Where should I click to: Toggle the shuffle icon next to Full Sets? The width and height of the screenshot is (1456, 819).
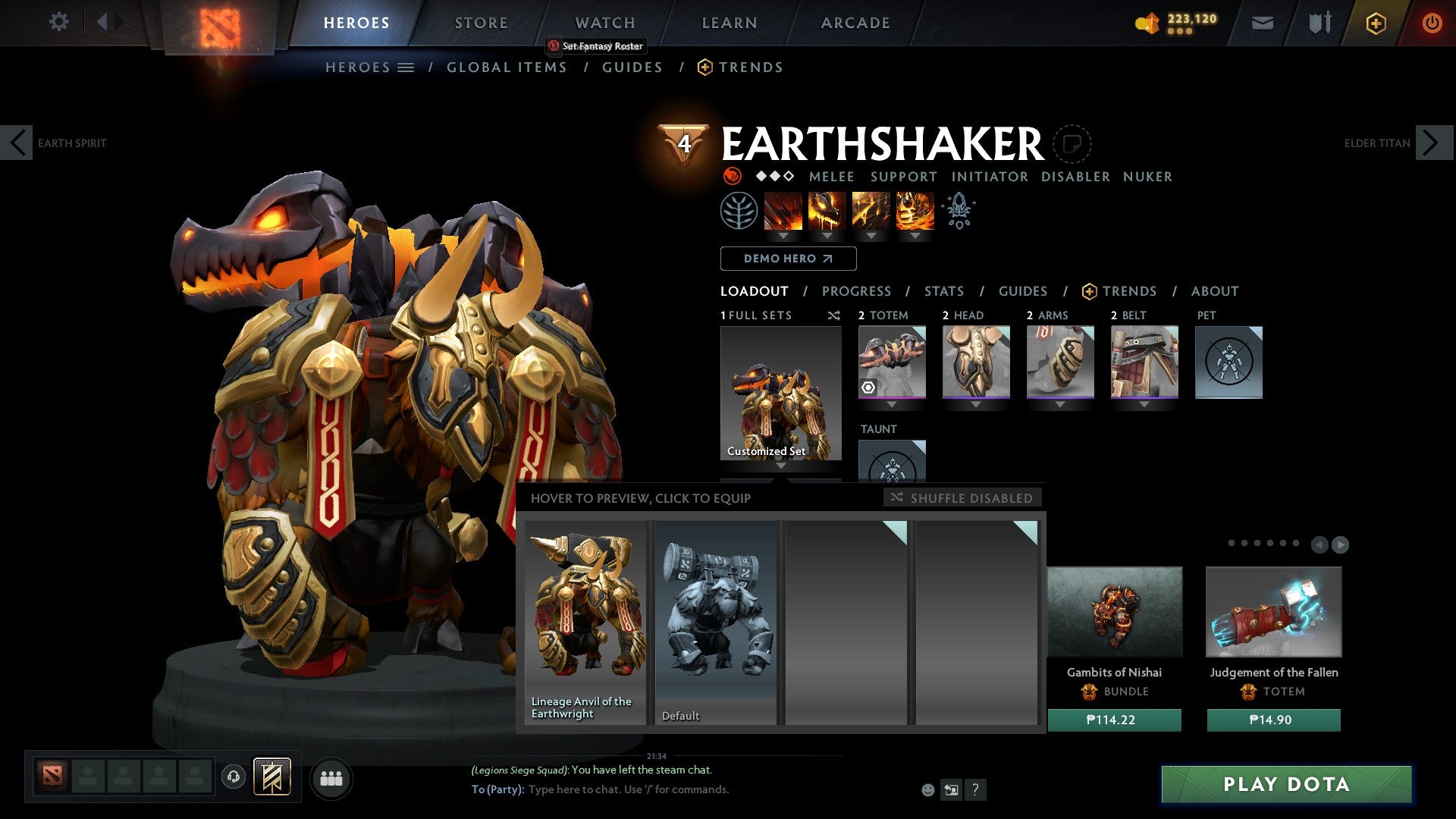(834, 315)
